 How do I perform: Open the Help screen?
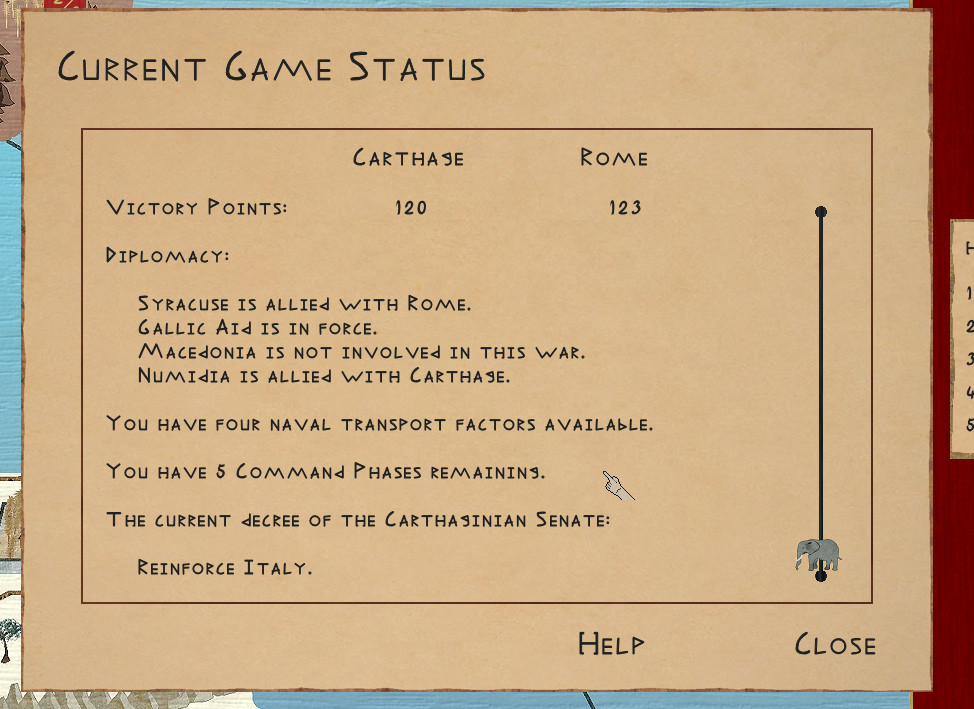(x=611, y=644)
